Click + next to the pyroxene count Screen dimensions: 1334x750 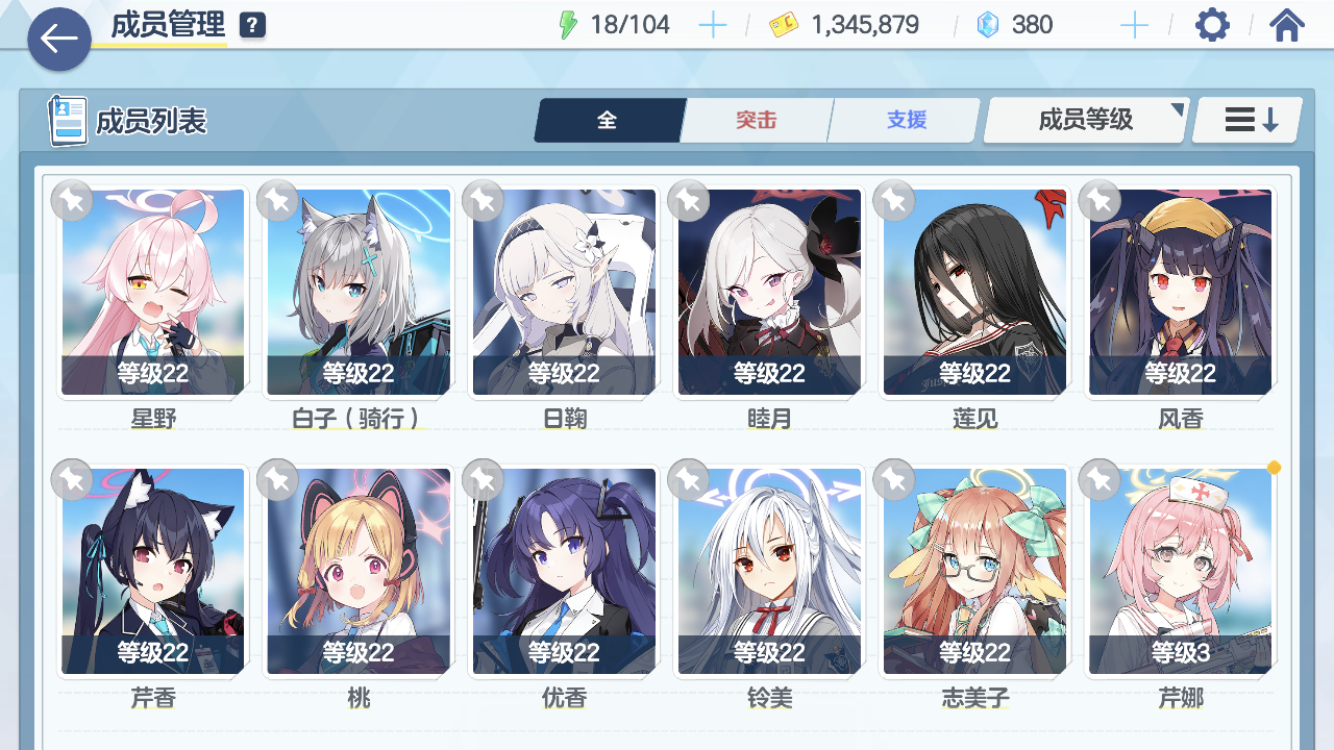(x=1136, y=23)
